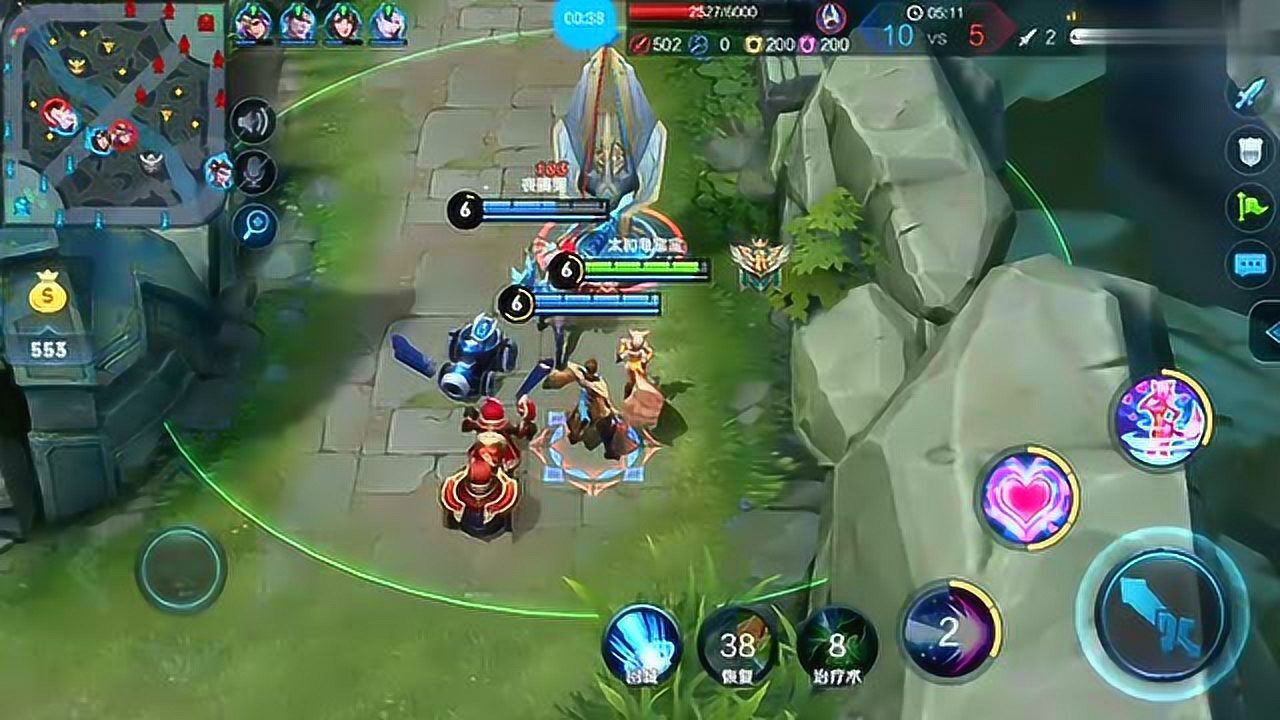The image size is (1280, 720).
Task: Use the 恢复 restore skill
Action: tap(738, 645)
